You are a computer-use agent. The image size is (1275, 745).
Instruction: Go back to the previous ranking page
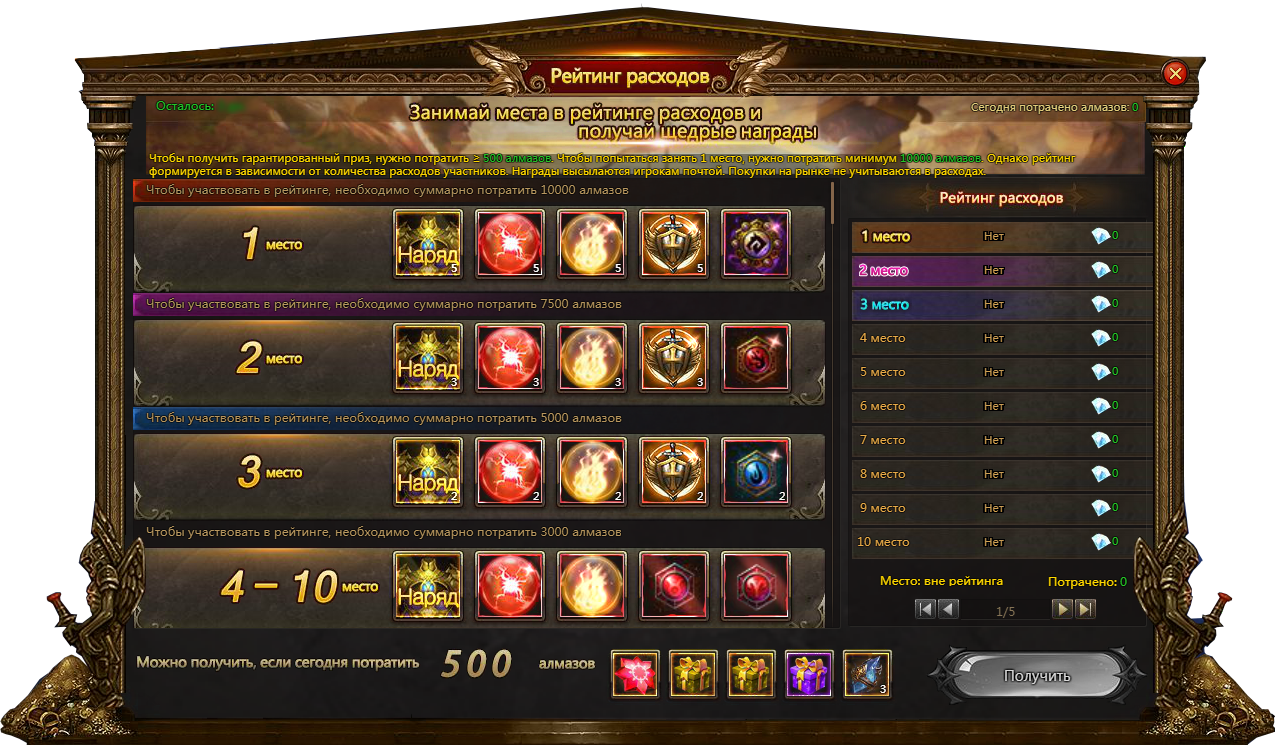(x=948, y=609)
